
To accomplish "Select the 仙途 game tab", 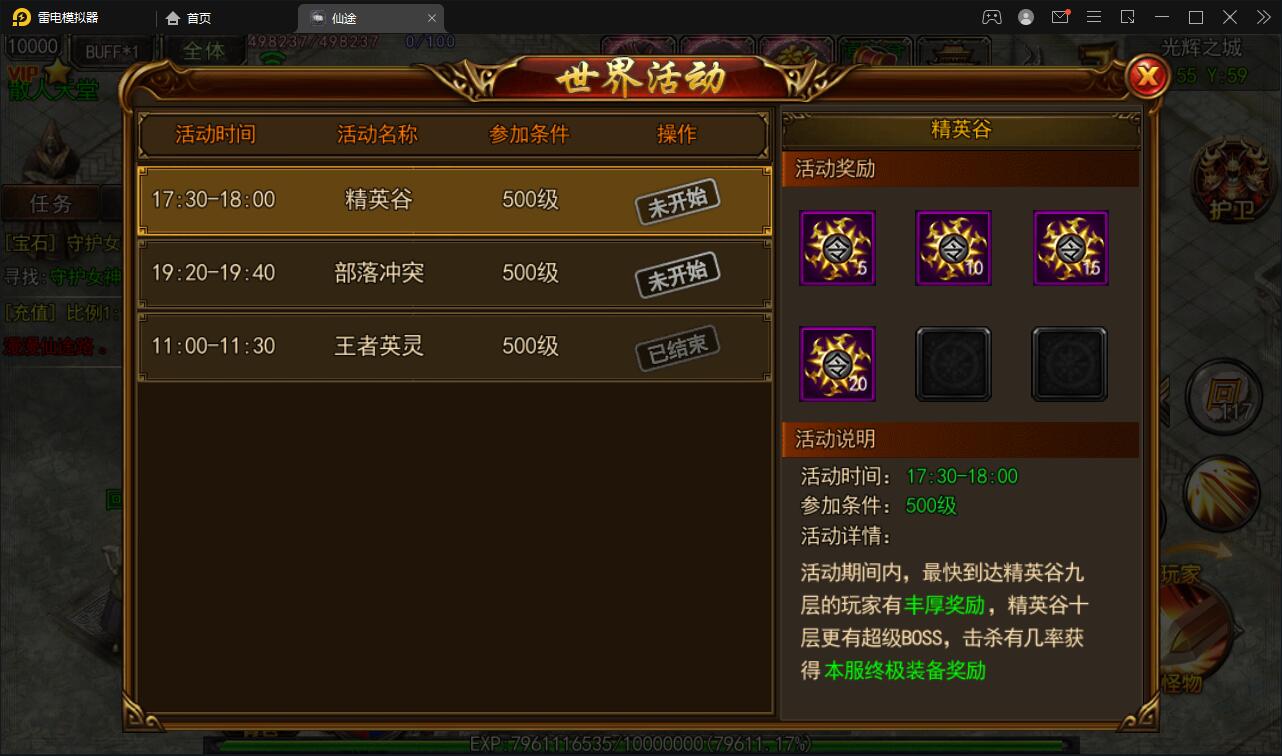I will coord(345,17).
